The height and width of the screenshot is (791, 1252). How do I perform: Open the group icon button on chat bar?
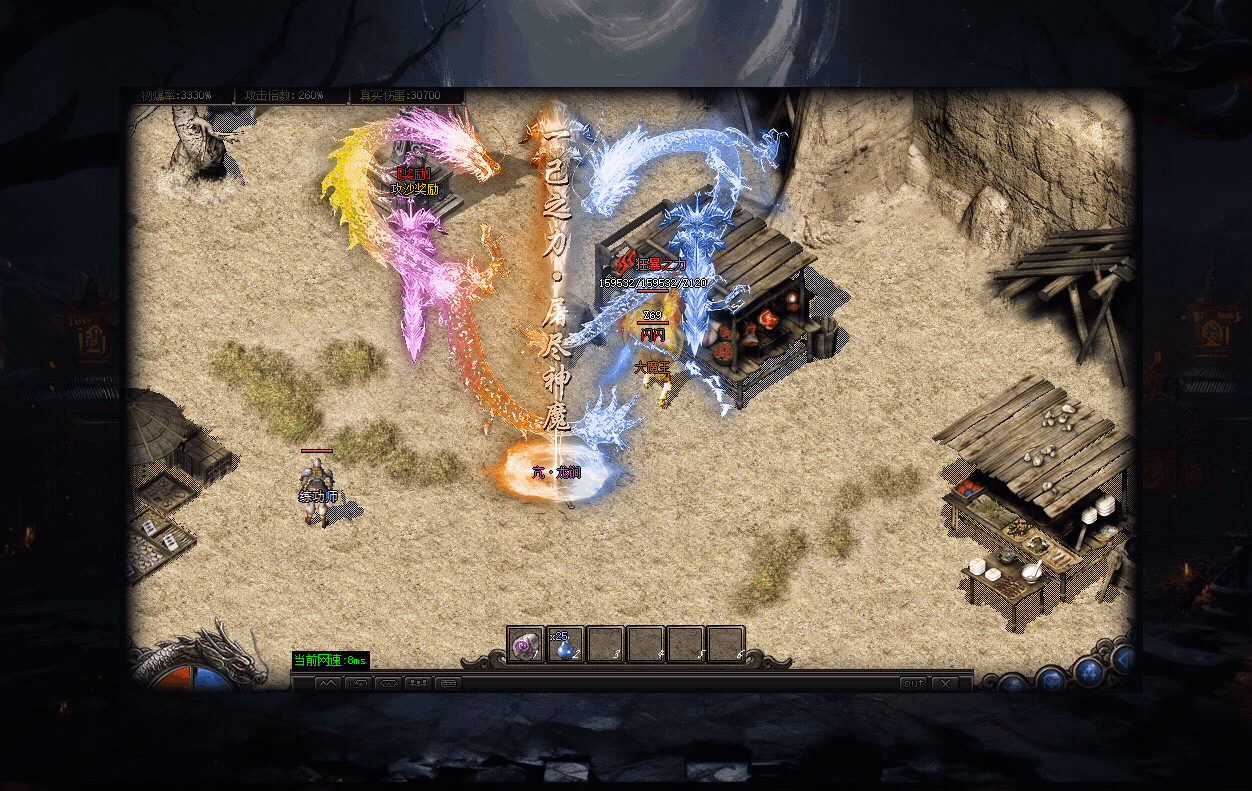tap(418, 684)
